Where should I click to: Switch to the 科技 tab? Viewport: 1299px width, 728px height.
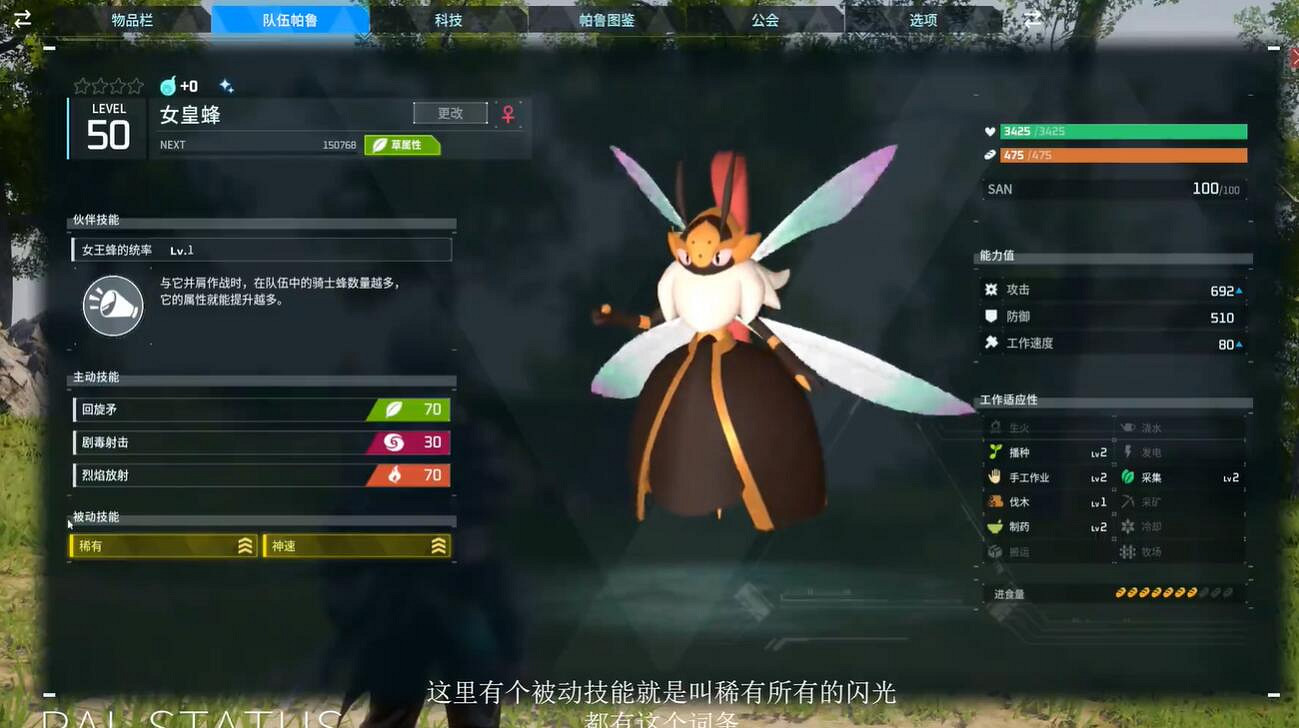click(448, 18)
